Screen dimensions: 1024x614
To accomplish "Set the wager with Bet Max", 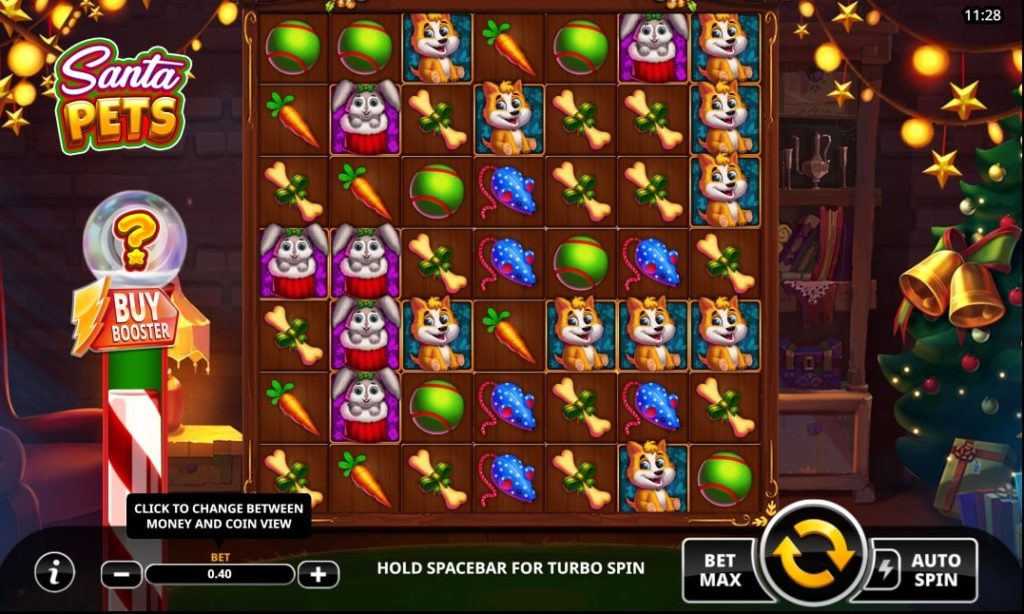I will [720, 570].
